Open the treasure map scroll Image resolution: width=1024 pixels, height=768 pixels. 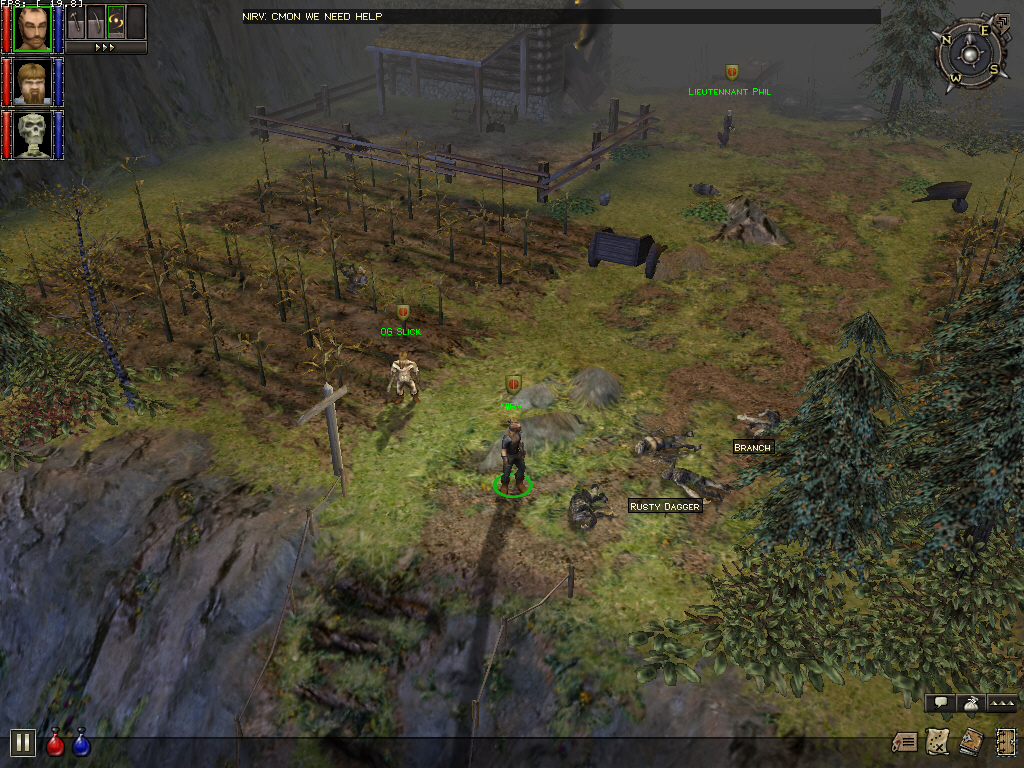(x=937, y=742)
